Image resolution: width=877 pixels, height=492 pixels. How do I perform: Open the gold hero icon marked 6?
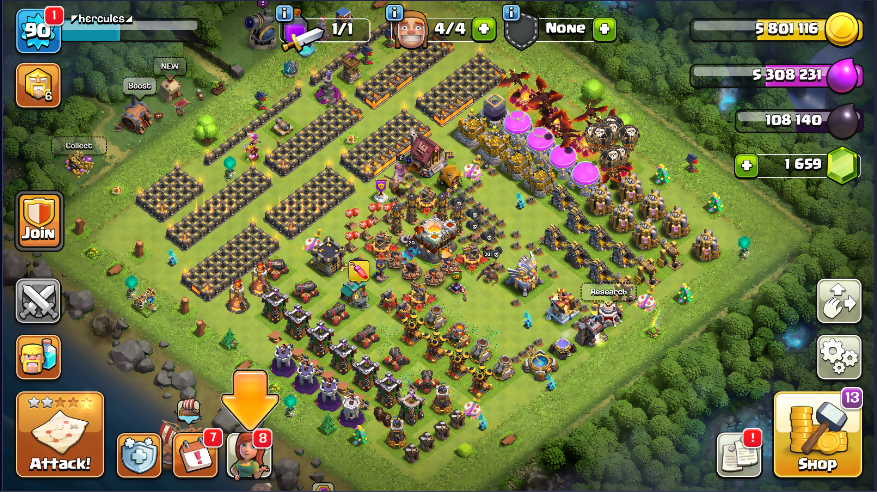point(38,86)
